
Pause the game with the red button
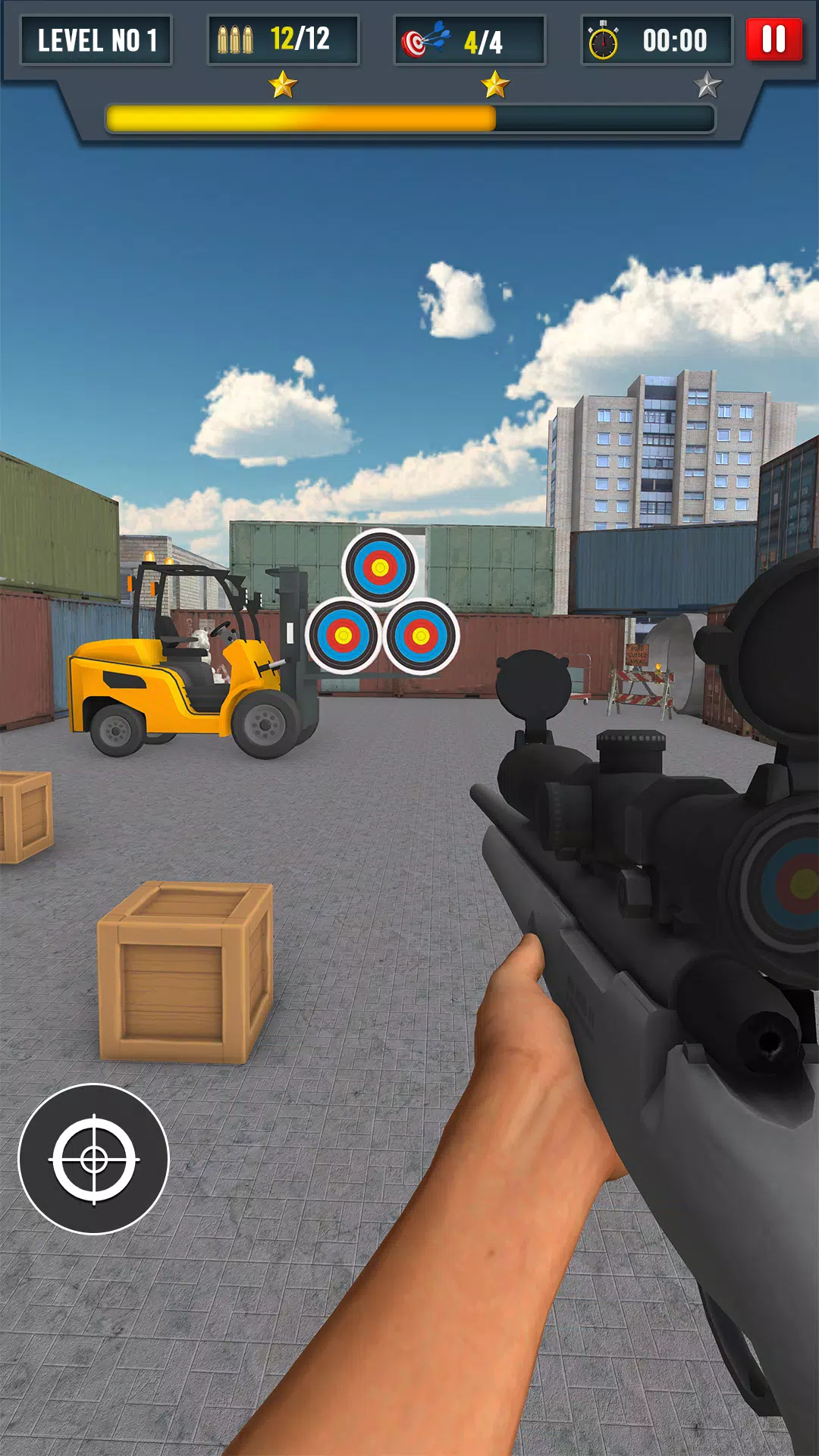pos(773,39)
